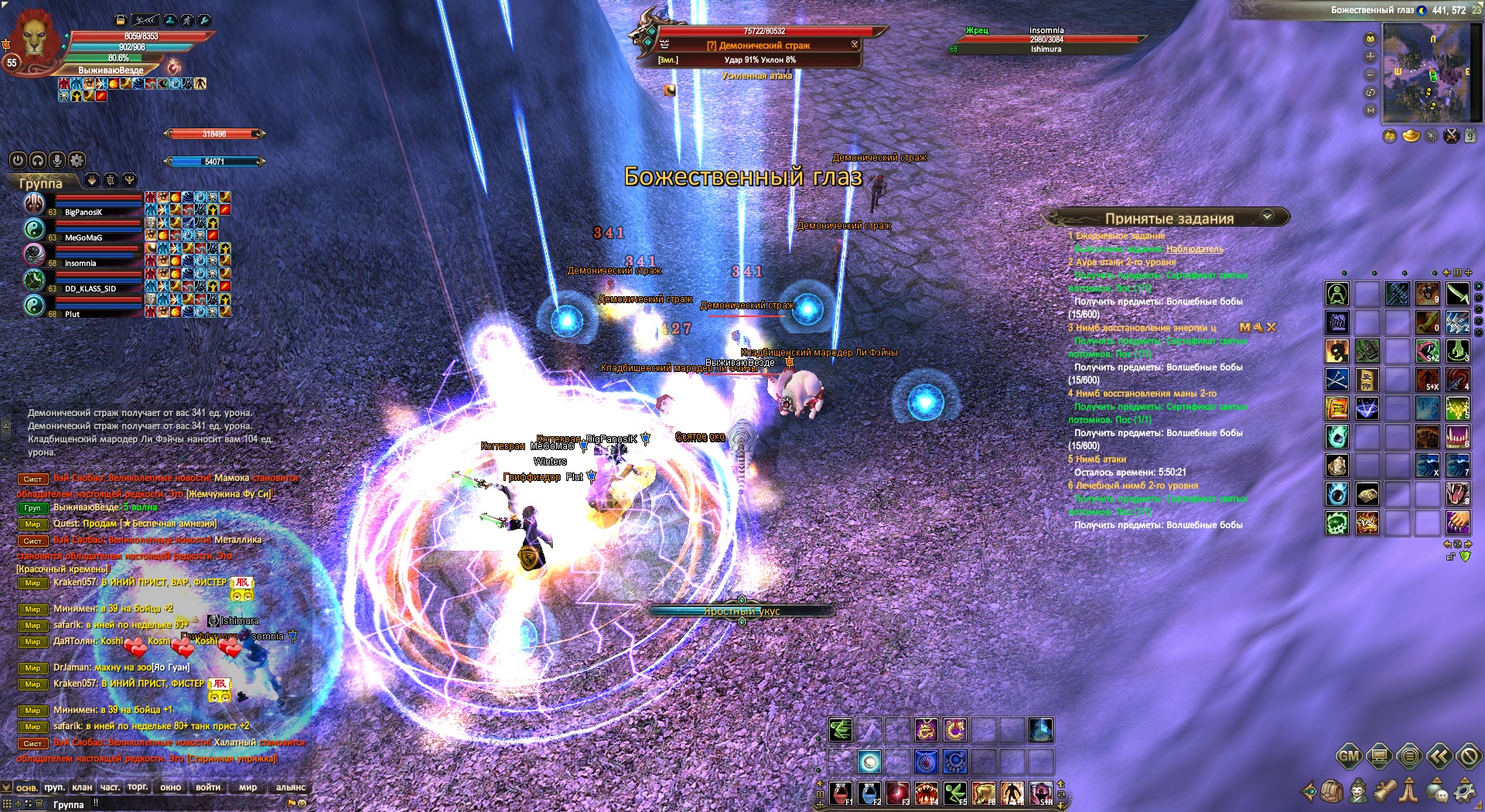The image size is (1485, 812).
Task: Open the calendar icon below minimap
Action: 1470,136
